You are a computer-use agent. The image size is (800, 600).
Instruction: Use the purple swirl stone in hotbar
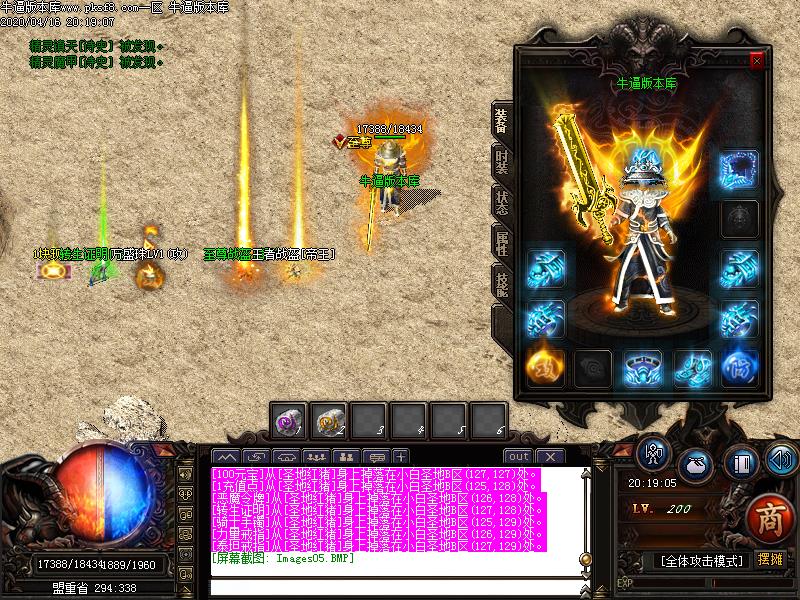[291, 421]
